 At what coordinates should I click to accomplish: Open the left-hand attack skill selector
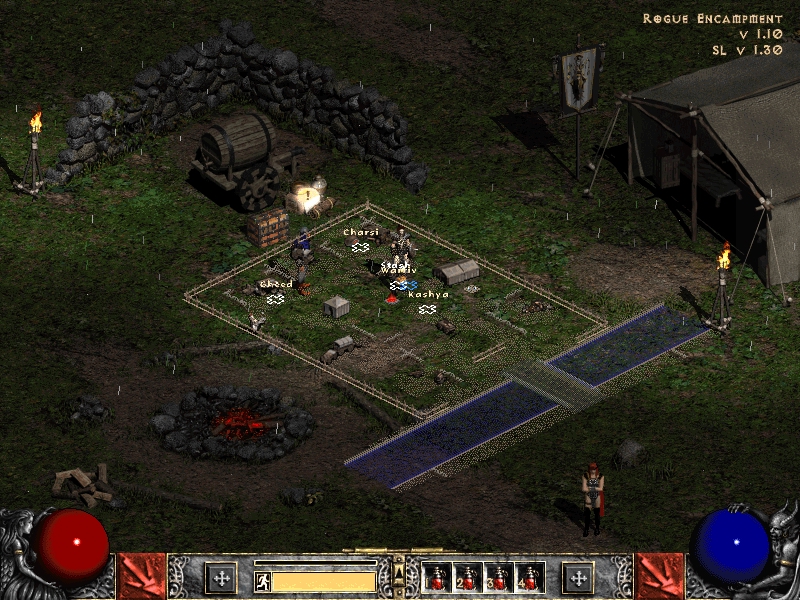141,576
